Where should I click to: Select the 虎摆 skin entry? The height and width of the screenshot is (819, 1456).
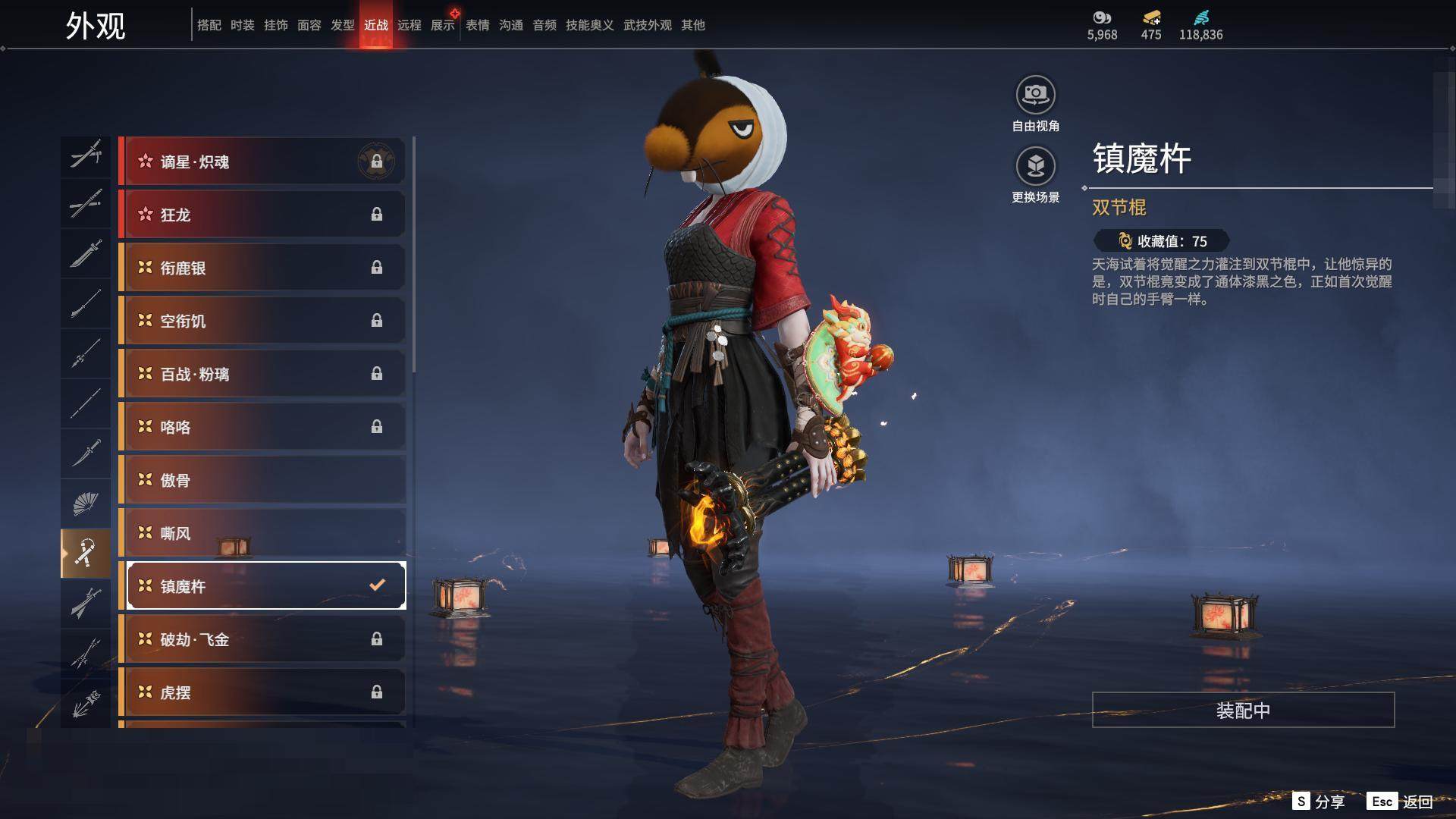[262, 692]
